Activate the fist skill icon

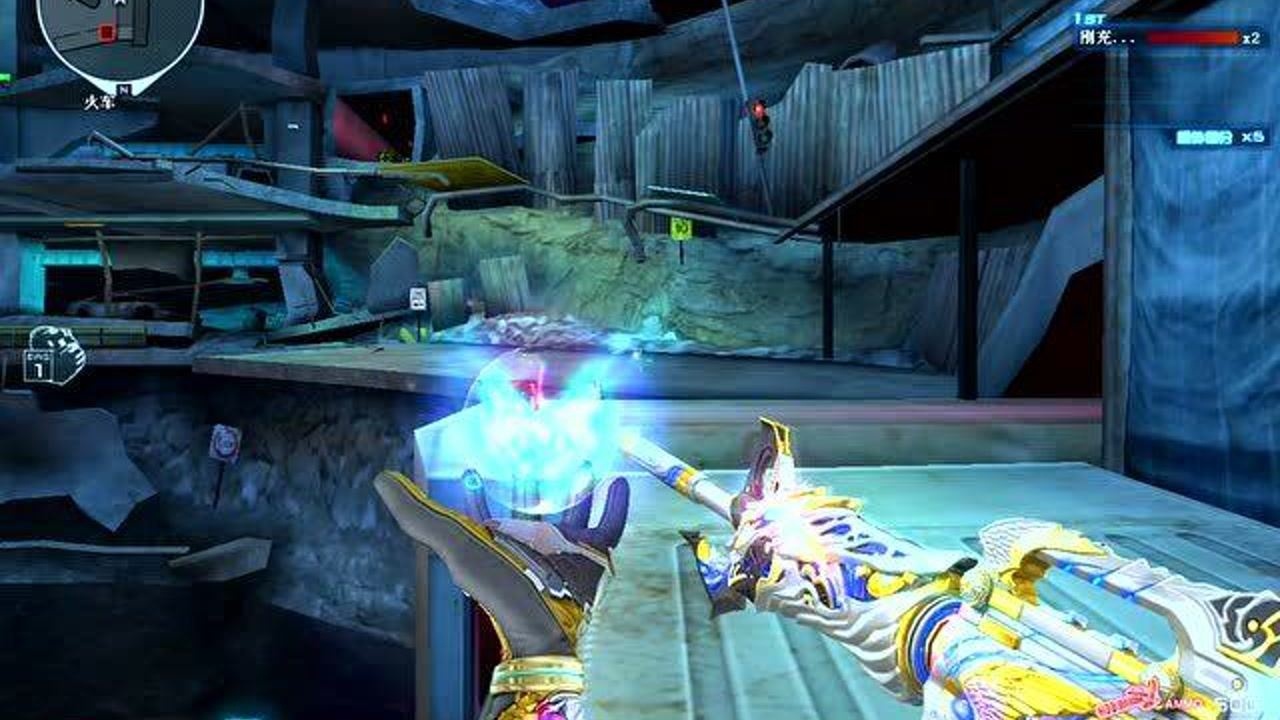click(56, 355)
